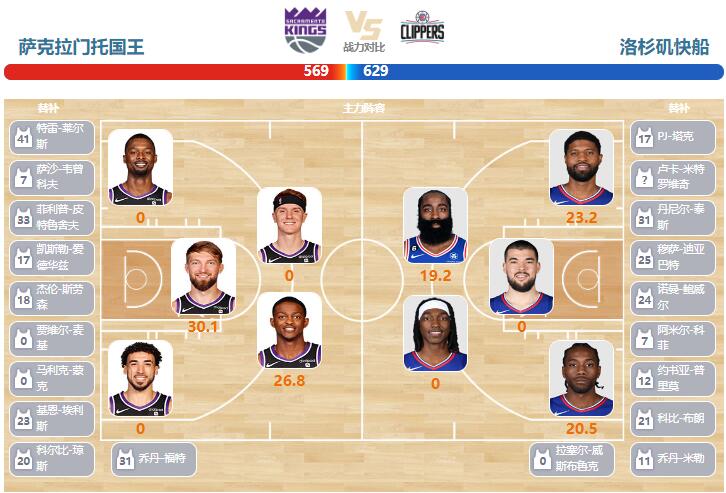Viewport: 726px width, 493px height.
Task: Select 凯斯勒-爱德华兹 from Kings bench
Action: [x=52, y=257]
